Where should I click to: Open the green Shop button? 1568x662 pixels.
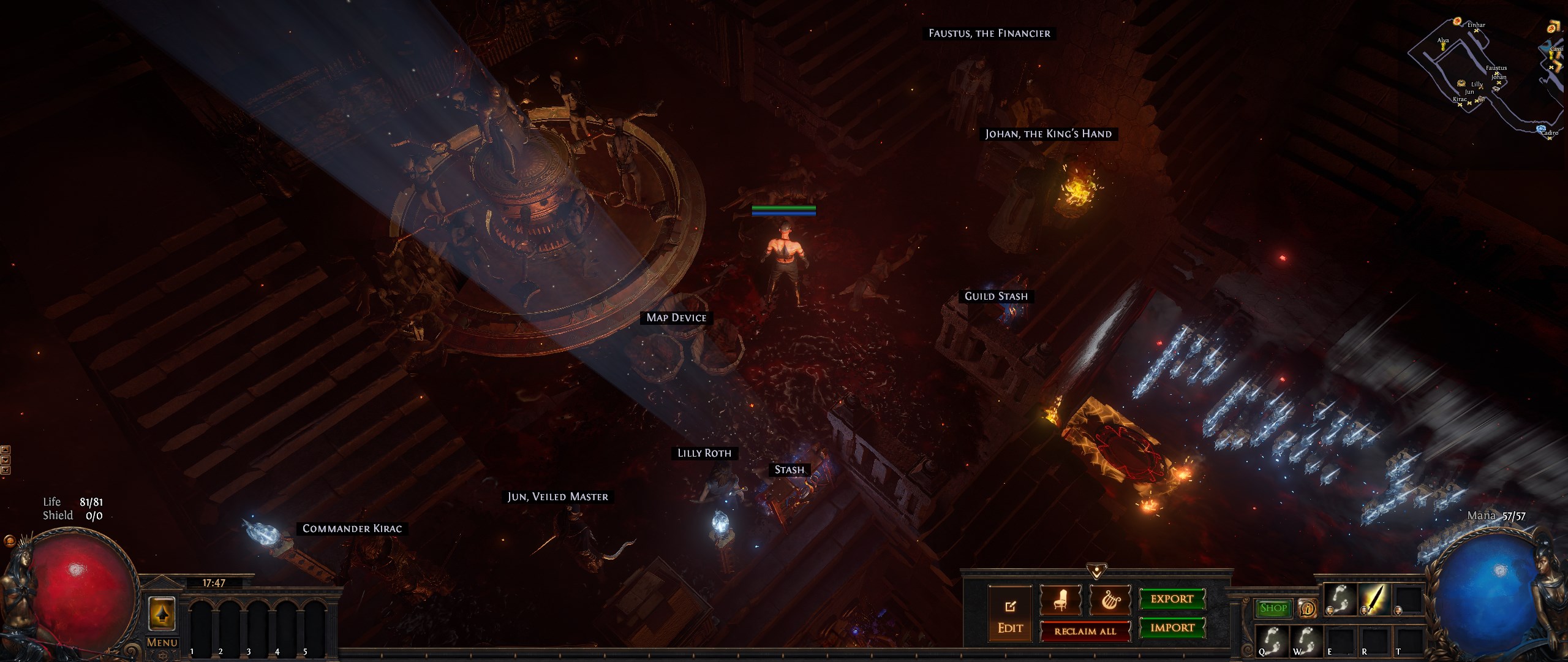coord(1273,608)
